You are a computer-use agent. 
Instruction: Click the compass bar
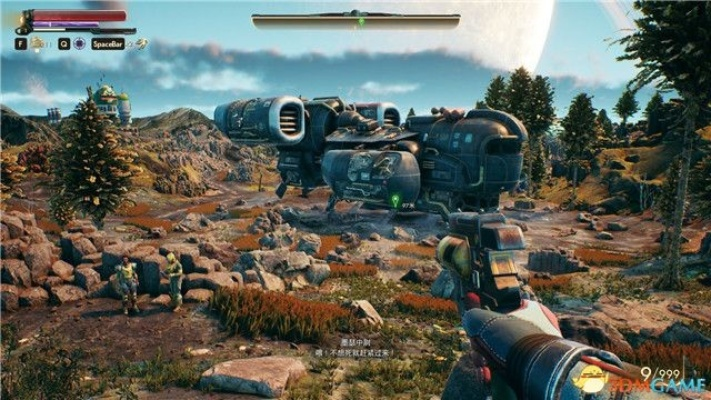click(x=355, y=18)
